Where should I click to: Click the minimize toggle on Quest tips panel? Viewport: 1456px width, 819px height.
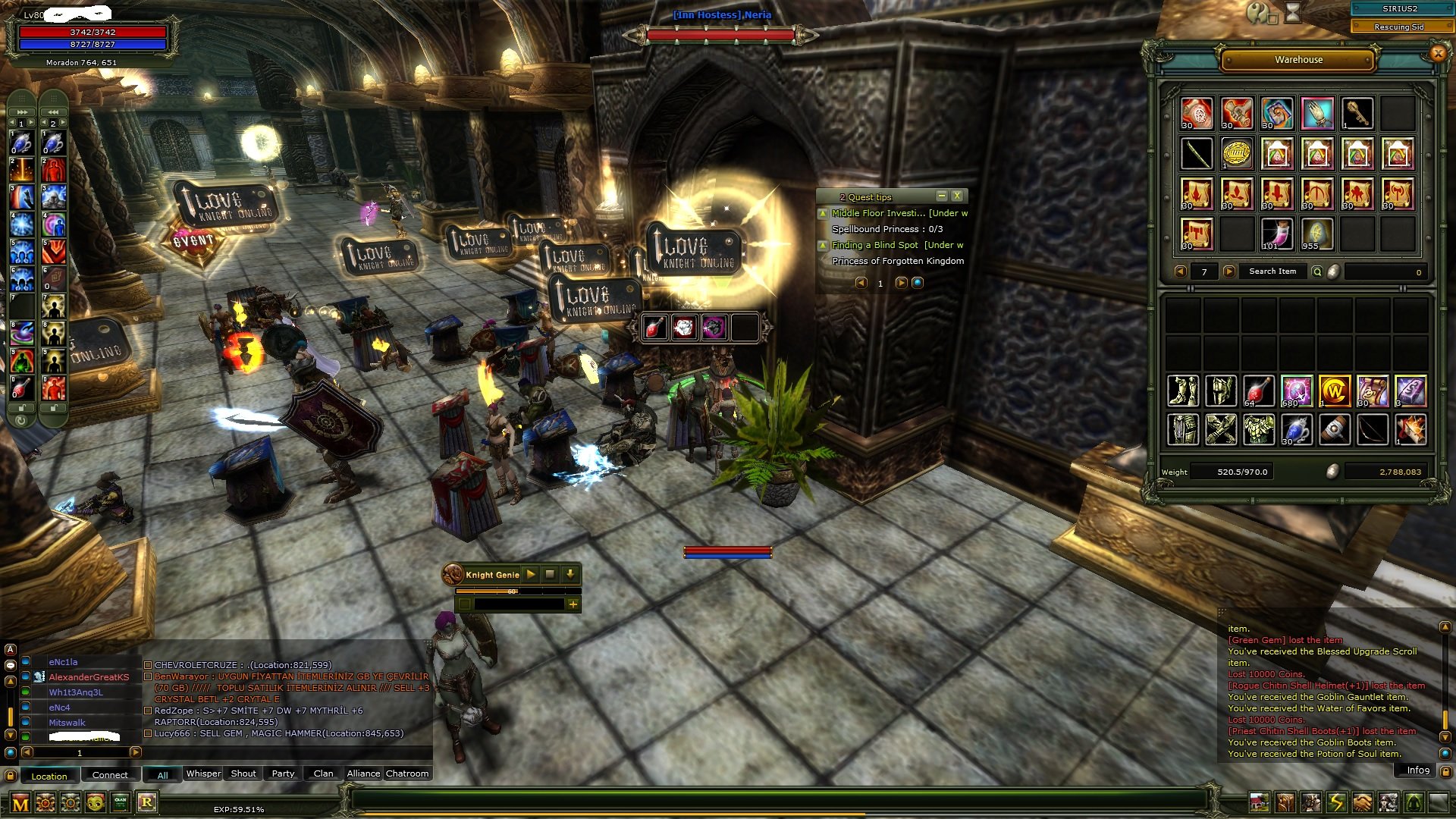coord(943,196)
